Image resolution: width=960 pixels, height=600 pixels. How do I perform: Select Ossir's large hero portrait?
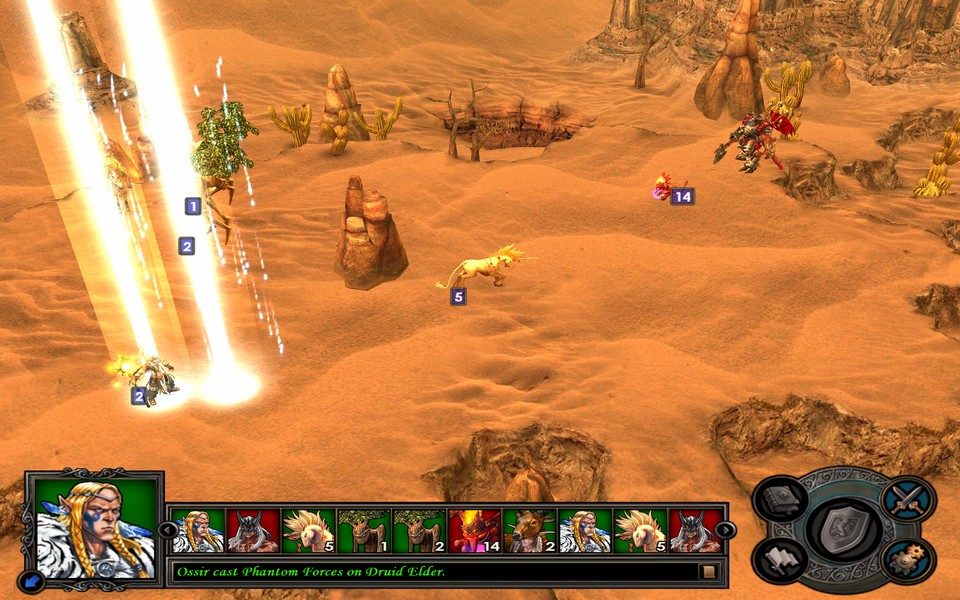point(95,529)
